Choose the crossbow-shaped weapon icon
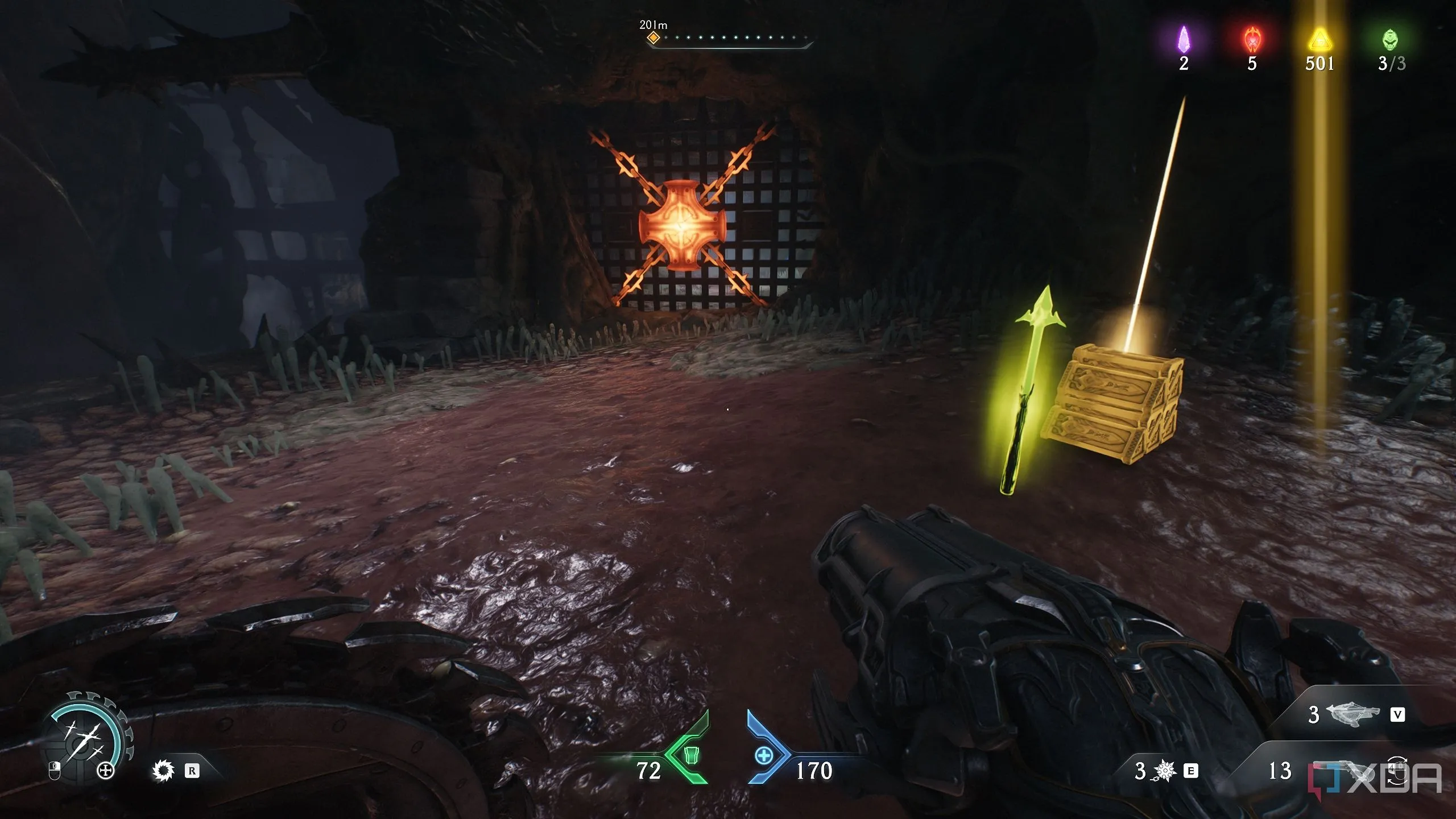Viewport: 1456px width, 819px height. tap(1352, 714)
